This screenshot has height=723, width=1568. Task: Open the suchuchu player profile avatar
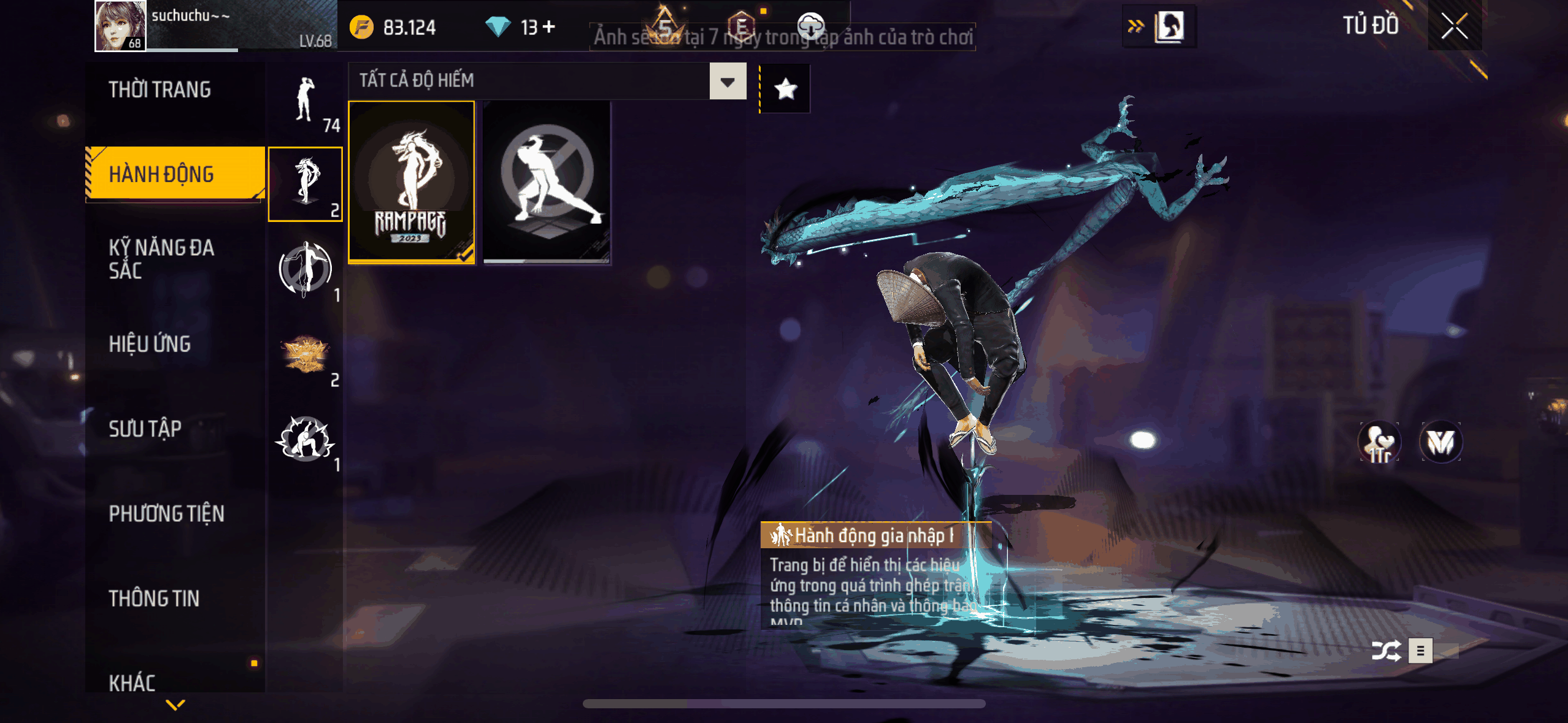tap(120, 26)
